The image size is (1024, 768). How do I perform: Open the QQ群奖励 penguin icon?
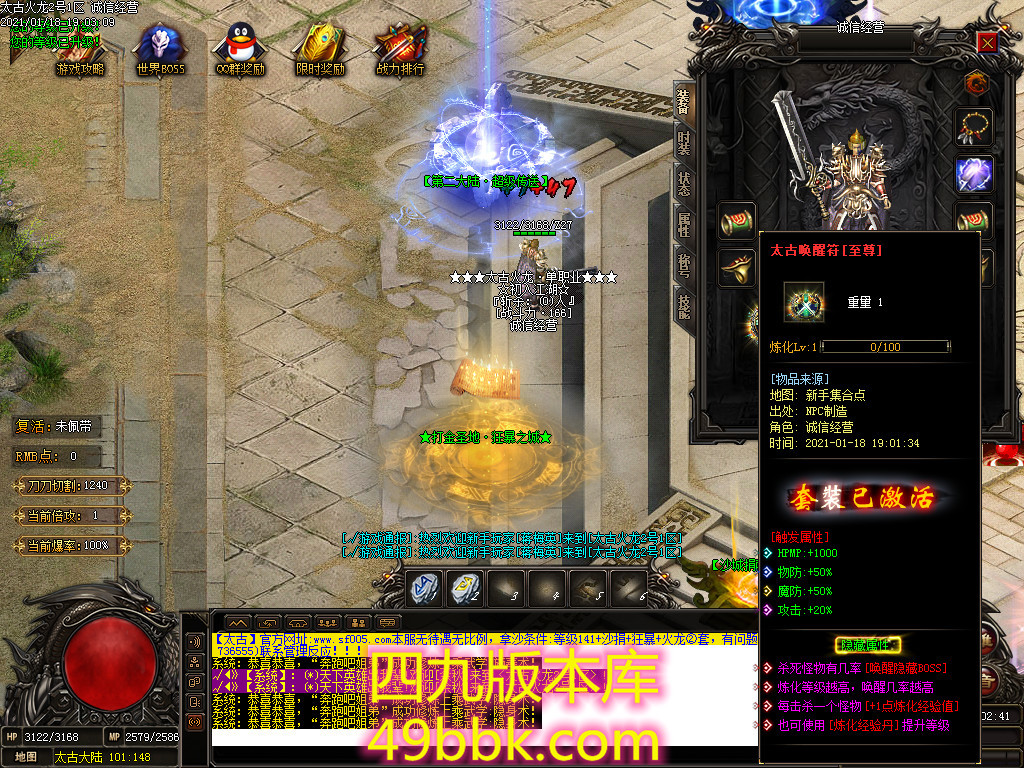click(240, 50)
